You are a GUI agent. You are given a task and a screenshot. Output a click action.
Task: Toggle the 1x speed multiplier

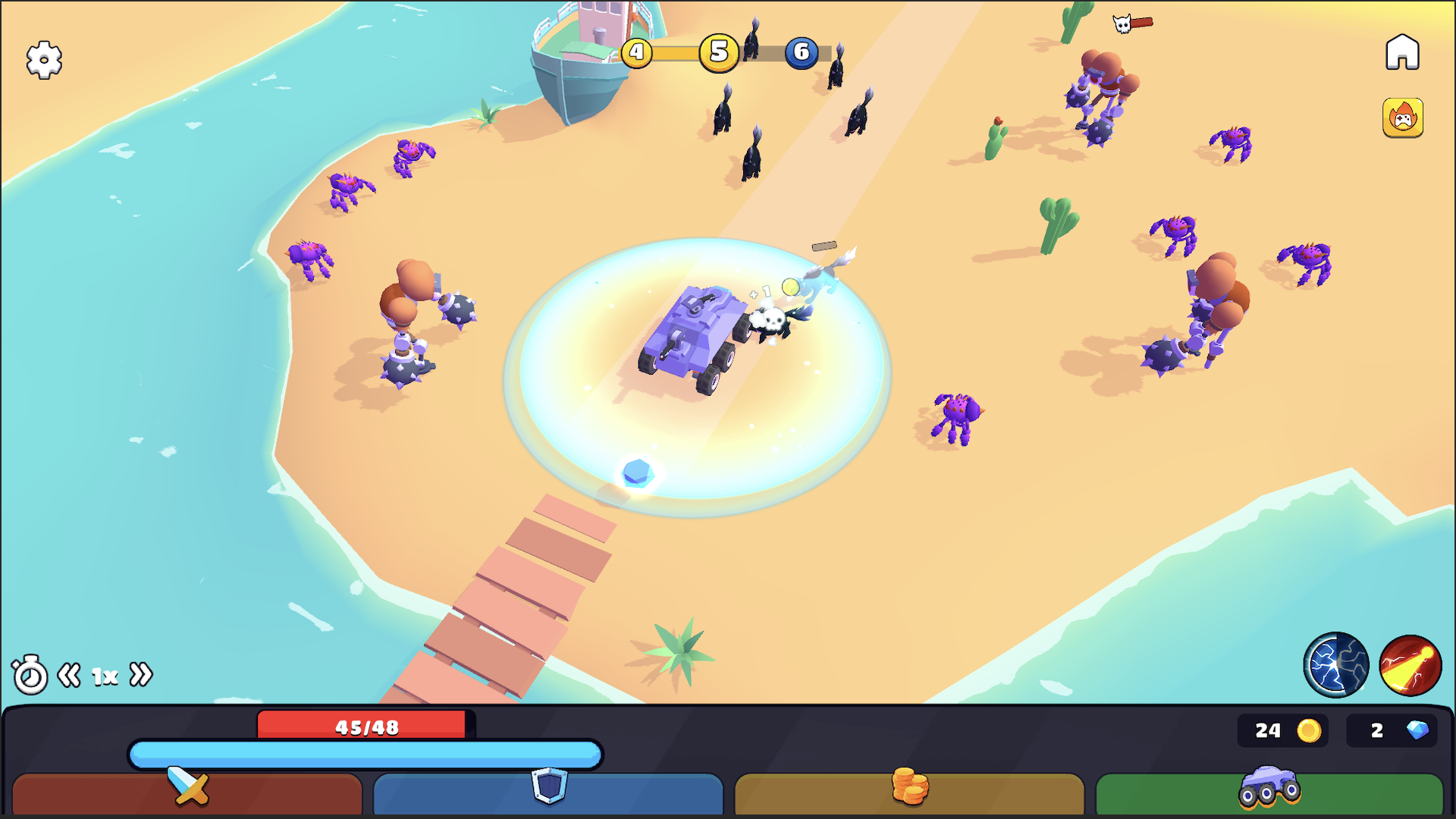pos(104,673)
